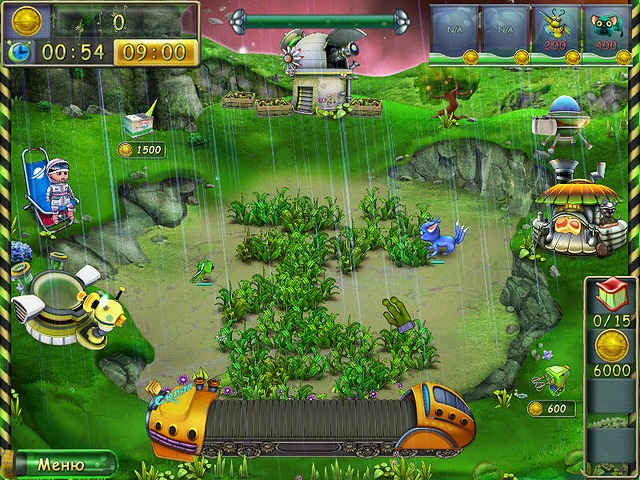Select the red box goal showing 0/15
This screenshot has height=480, width=640.
[610, 298]
